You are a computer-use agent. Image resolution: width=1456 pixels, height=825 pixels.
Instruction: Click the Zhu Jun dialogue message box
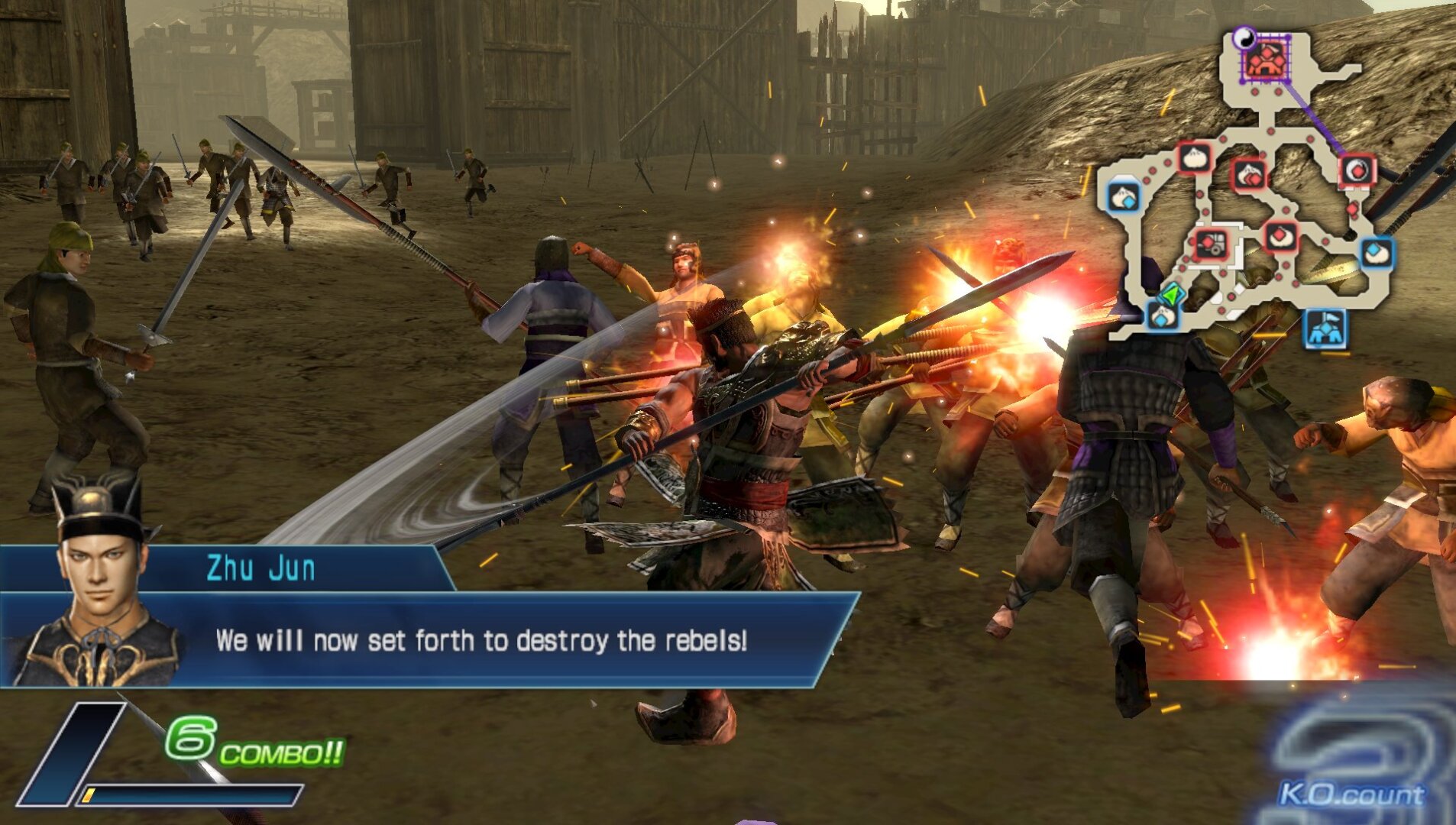coord(481,640)
